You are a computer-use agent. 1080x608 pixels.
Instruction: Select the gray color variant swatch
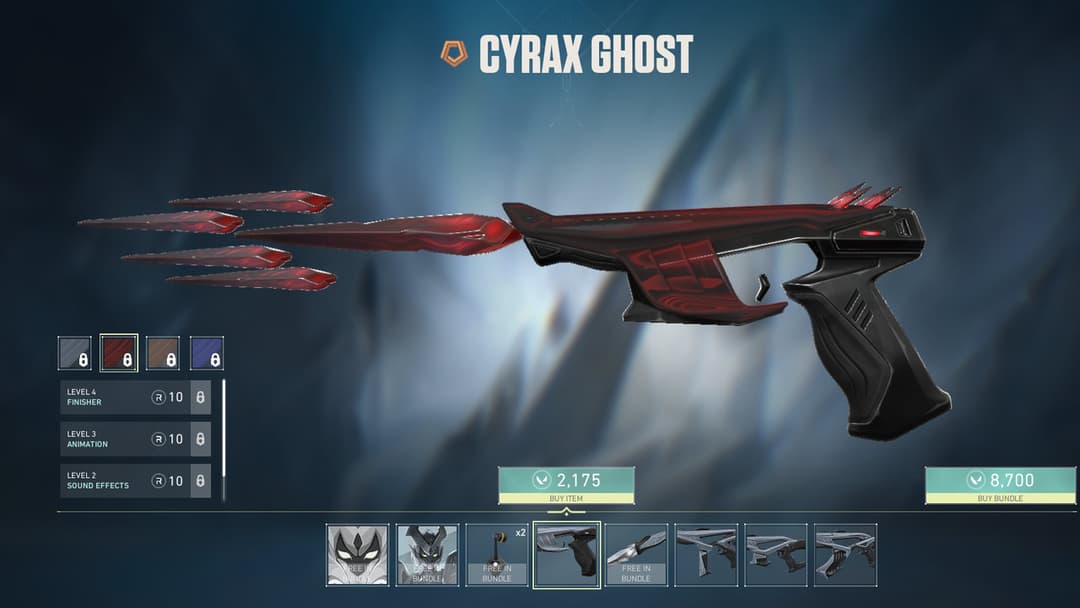point(74,353)
